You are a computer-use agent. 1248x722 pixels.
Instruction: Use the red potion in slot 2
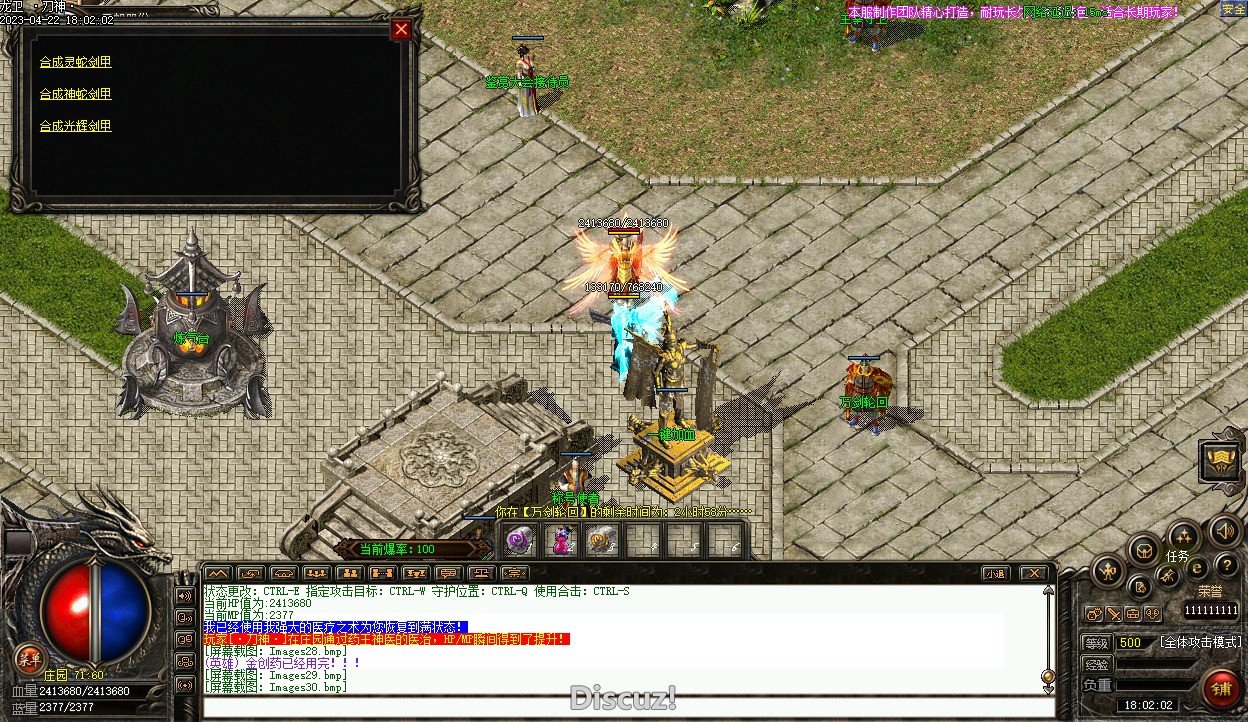560,541
